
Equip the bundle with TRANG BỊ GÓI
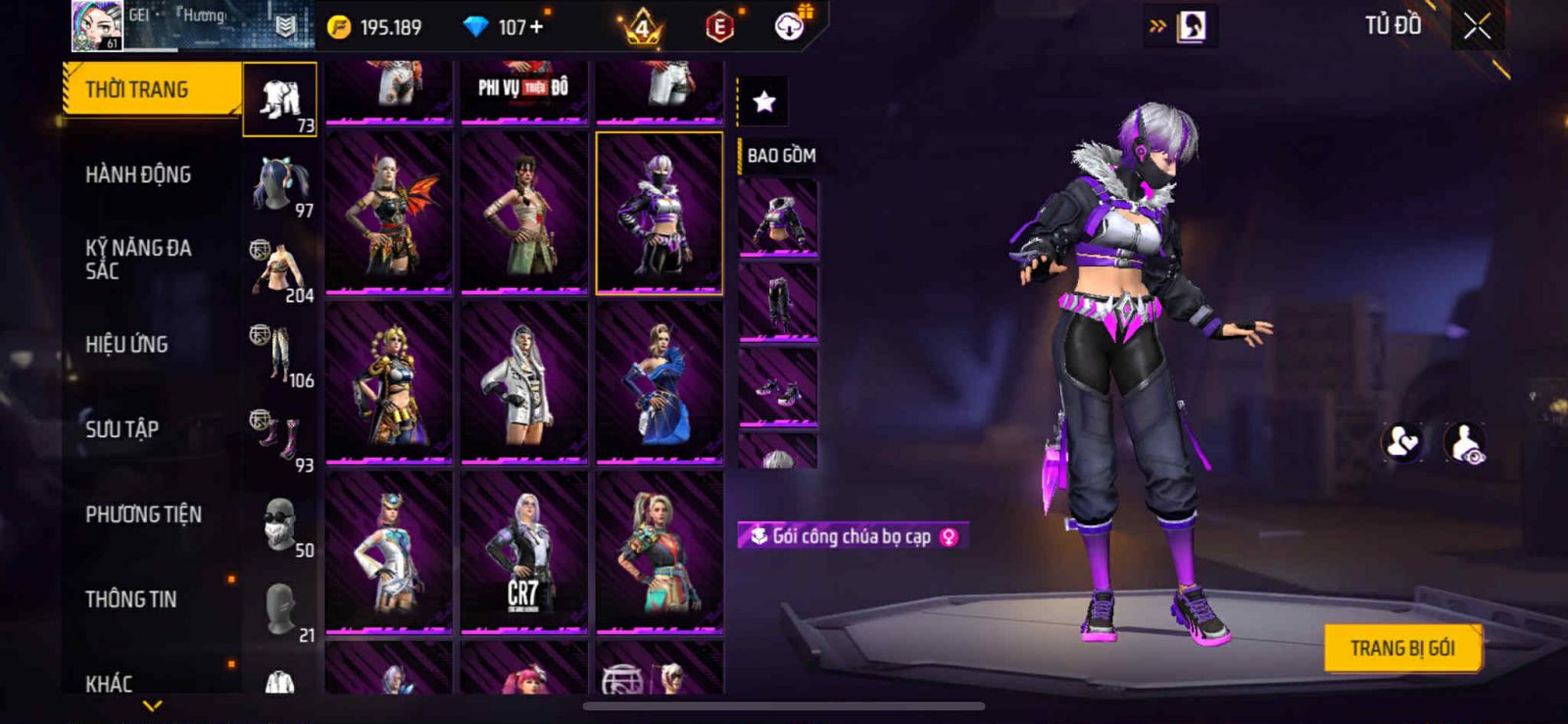click(1401, 649)
